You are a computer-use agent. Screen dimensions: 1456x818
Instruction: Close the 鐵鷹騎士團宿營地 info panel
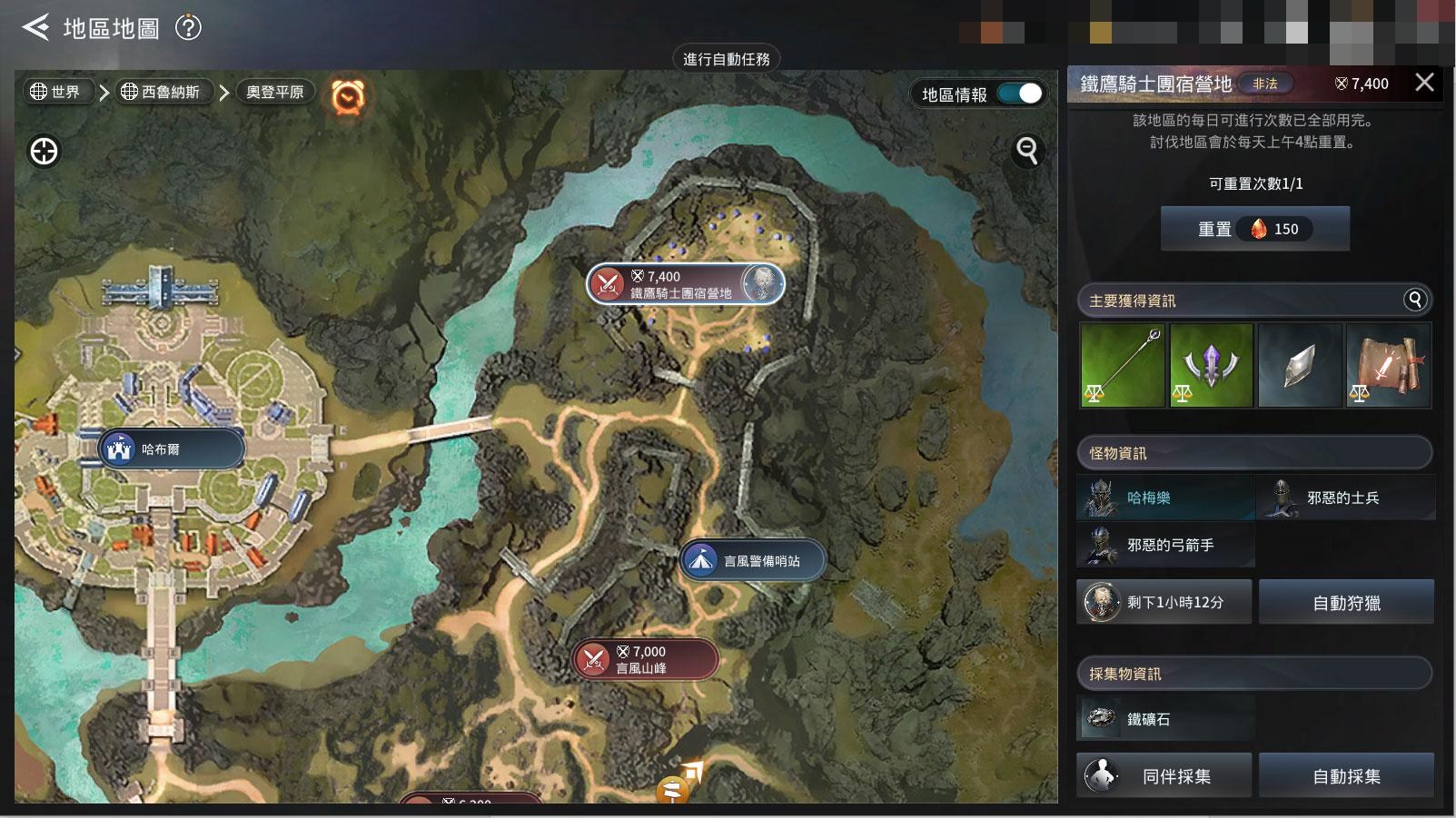(1424, 83)
